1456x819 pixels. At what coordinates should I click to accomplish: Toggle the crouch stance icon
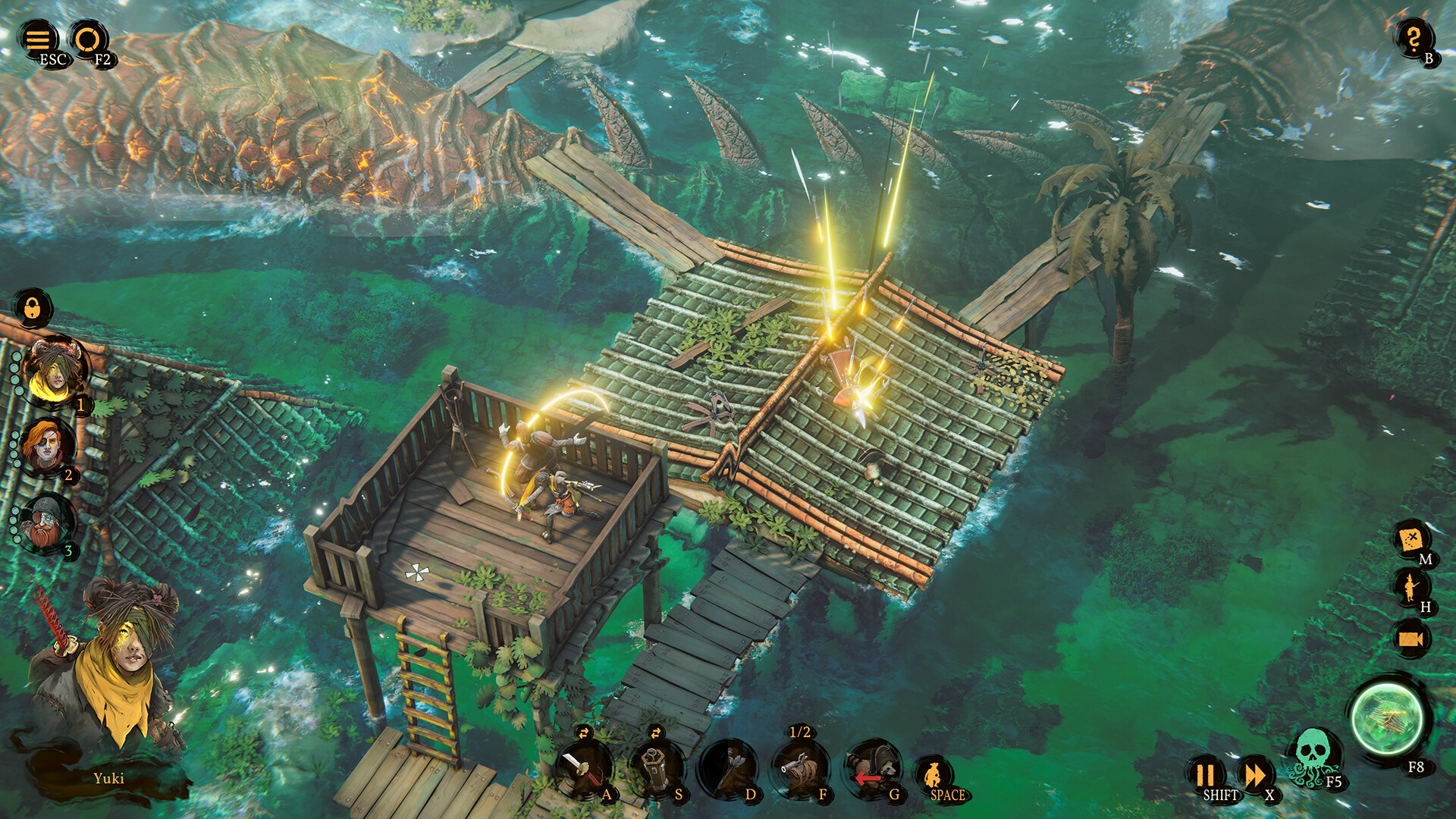[x=934, y=775]
